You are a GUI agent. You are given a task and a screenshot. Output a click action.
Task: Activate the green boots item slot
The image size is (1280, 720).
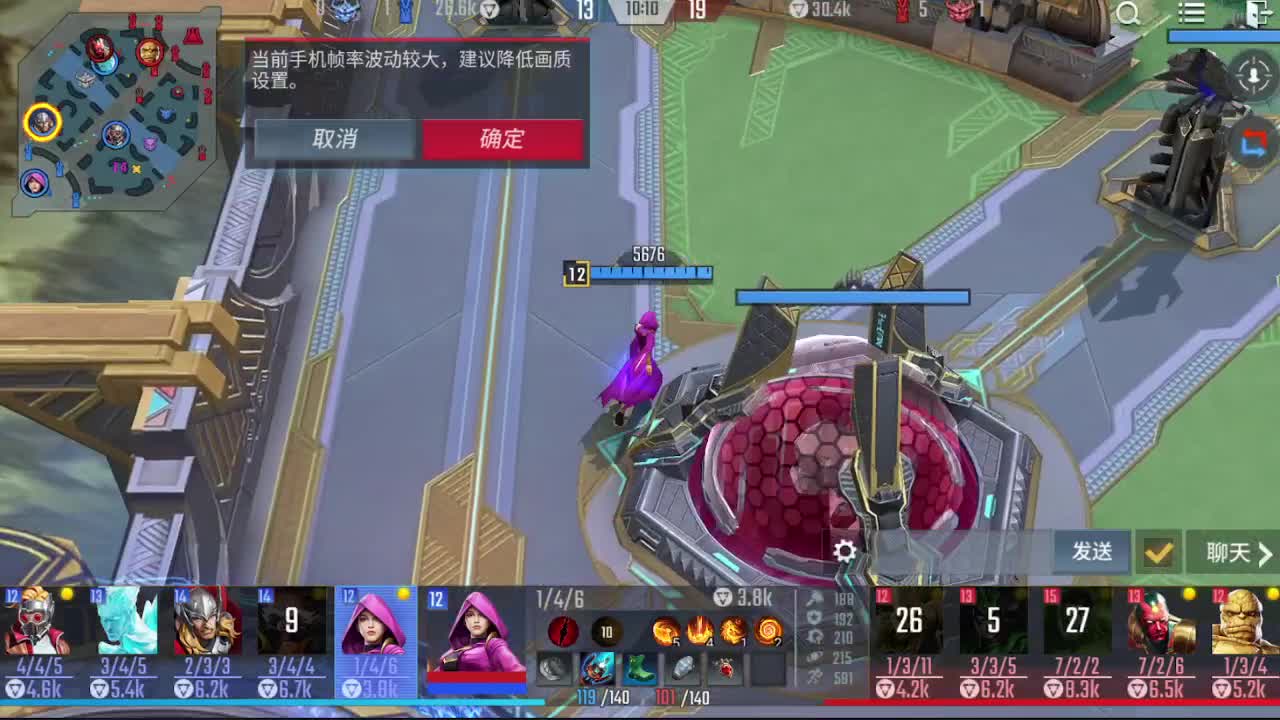point(638,668)
